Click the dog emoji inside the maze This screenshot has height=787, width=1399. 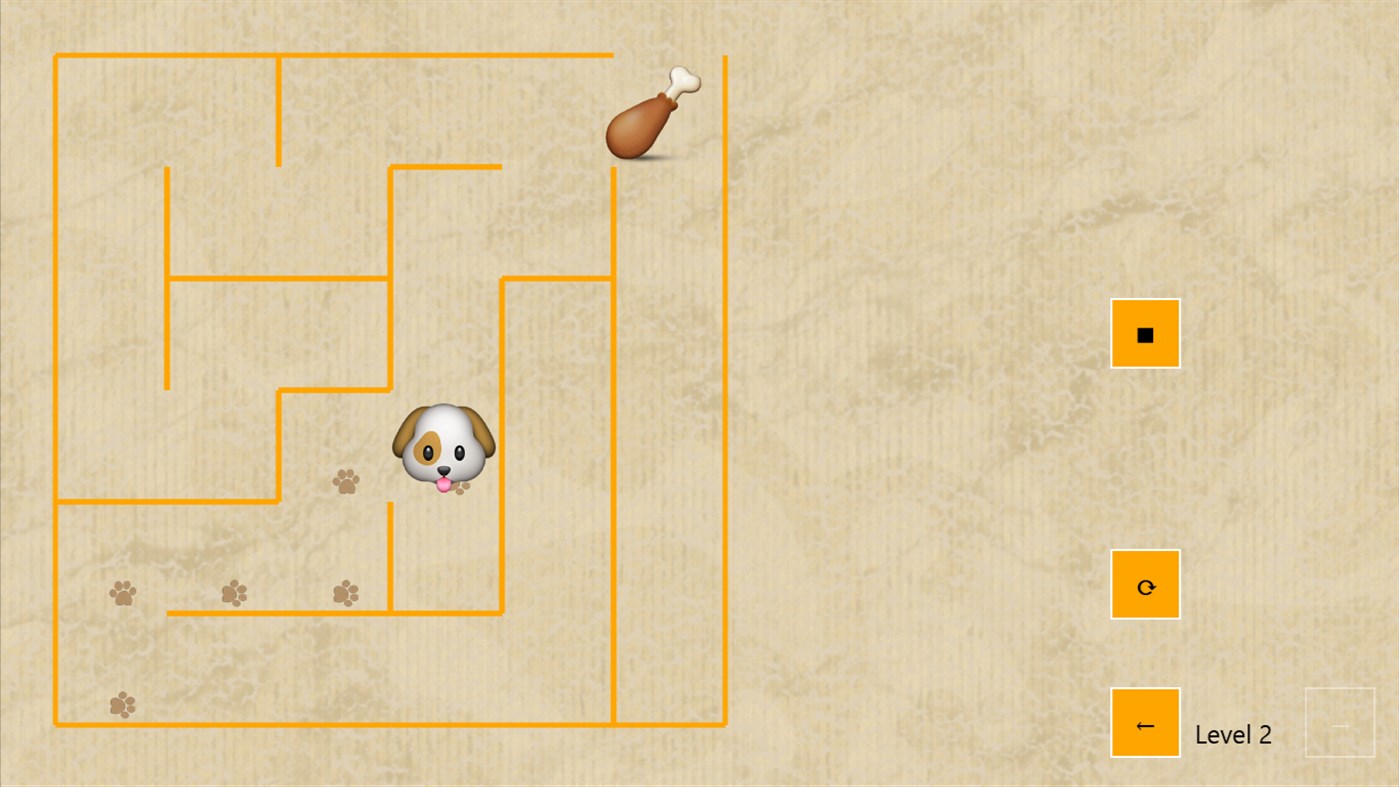point(443,447)
